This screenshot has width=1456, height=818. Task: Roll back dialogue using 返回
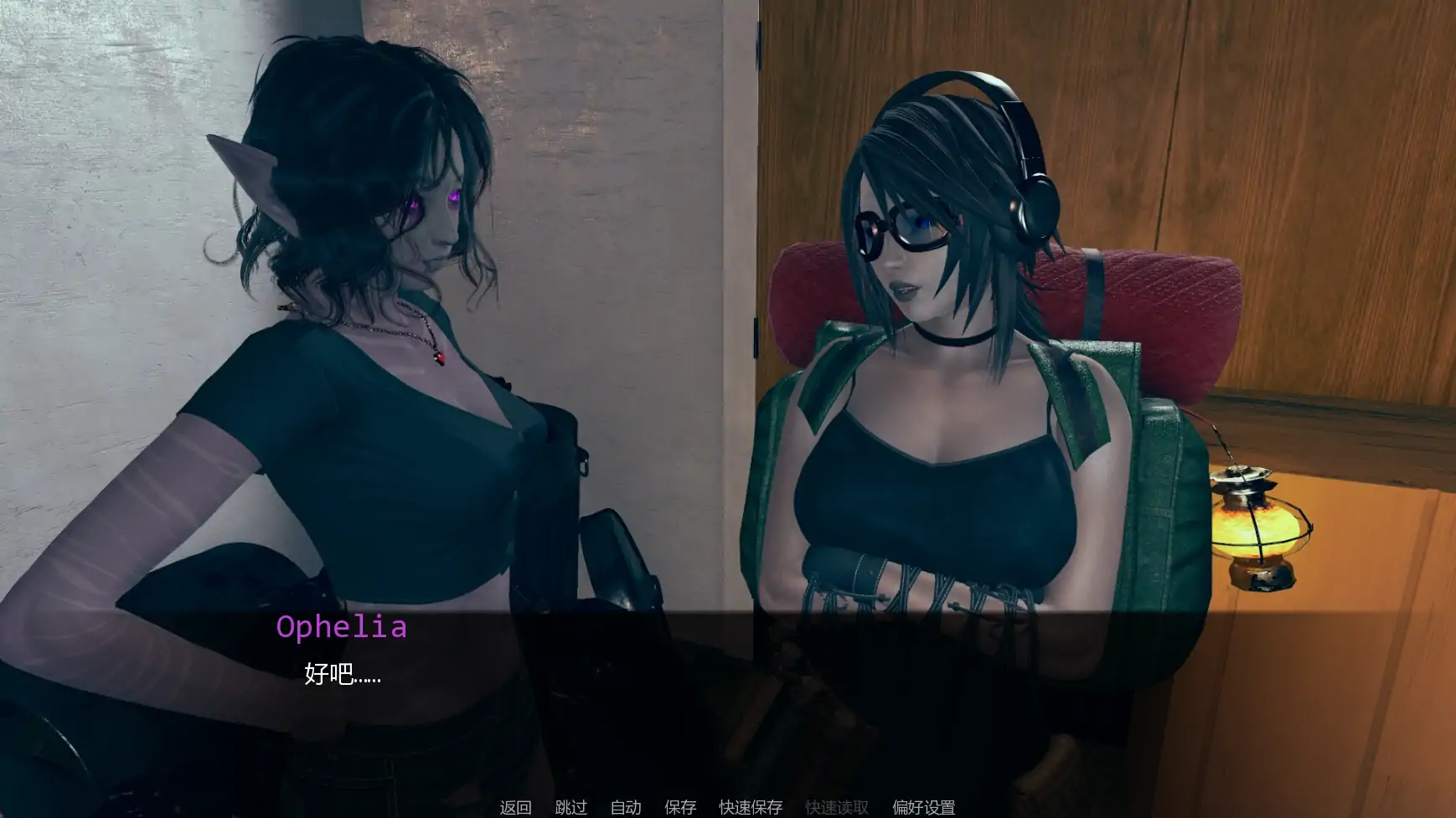(516, 807)
